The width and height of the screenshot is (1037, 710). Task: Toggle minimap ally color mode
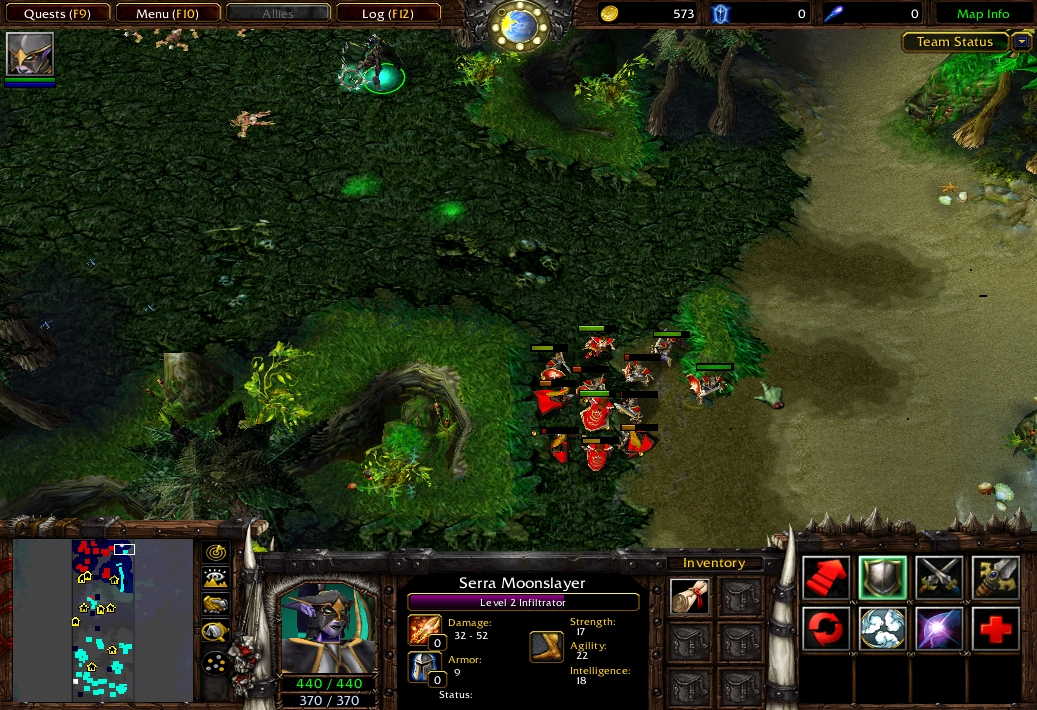pyautogui.click(x=216, y=604)
